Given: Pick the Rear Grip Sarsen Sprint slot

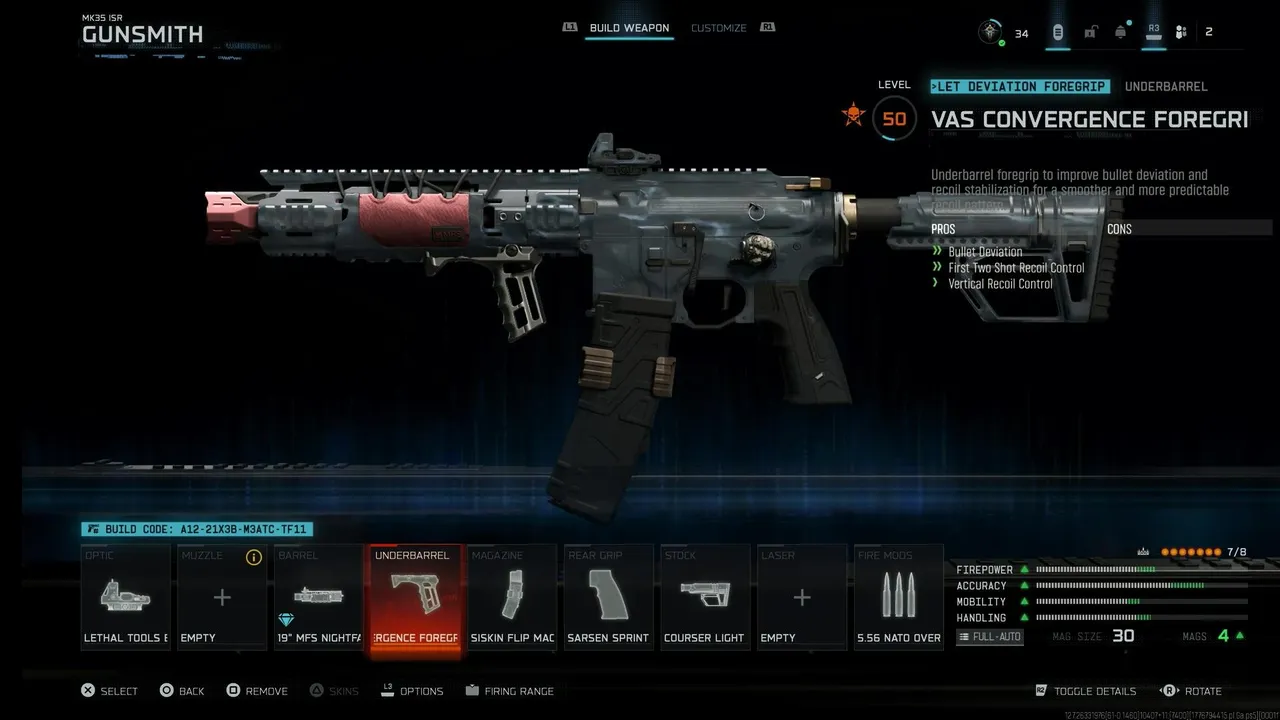Looking at the screenshot, I should (608, 597).
